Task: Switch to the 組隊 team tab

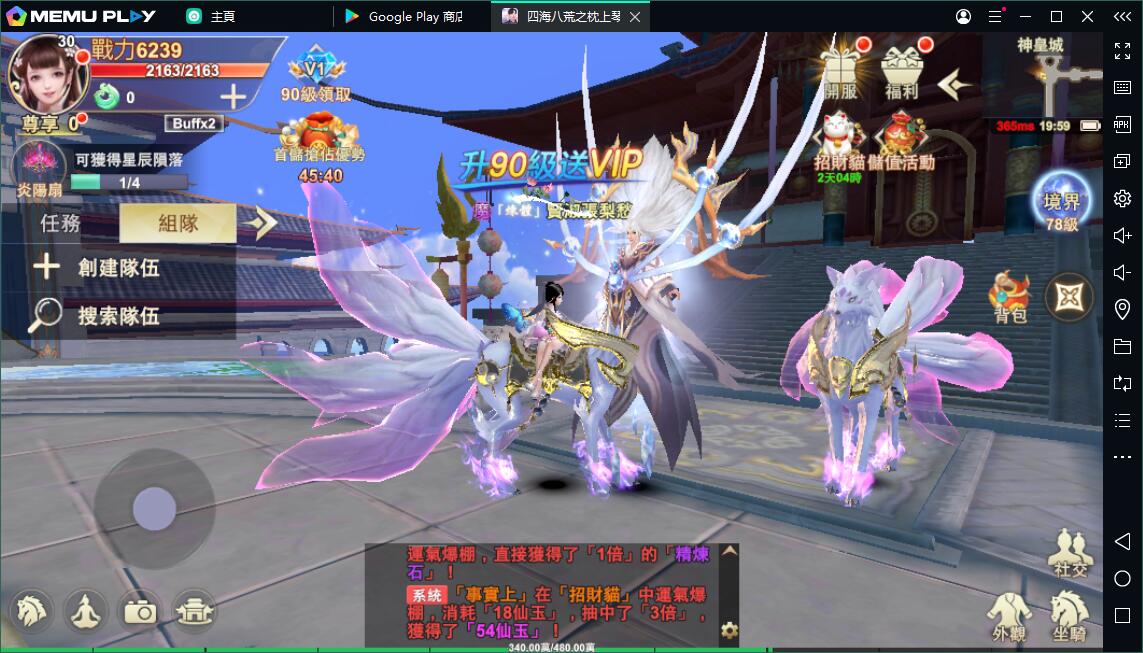Action: (178, 223)
